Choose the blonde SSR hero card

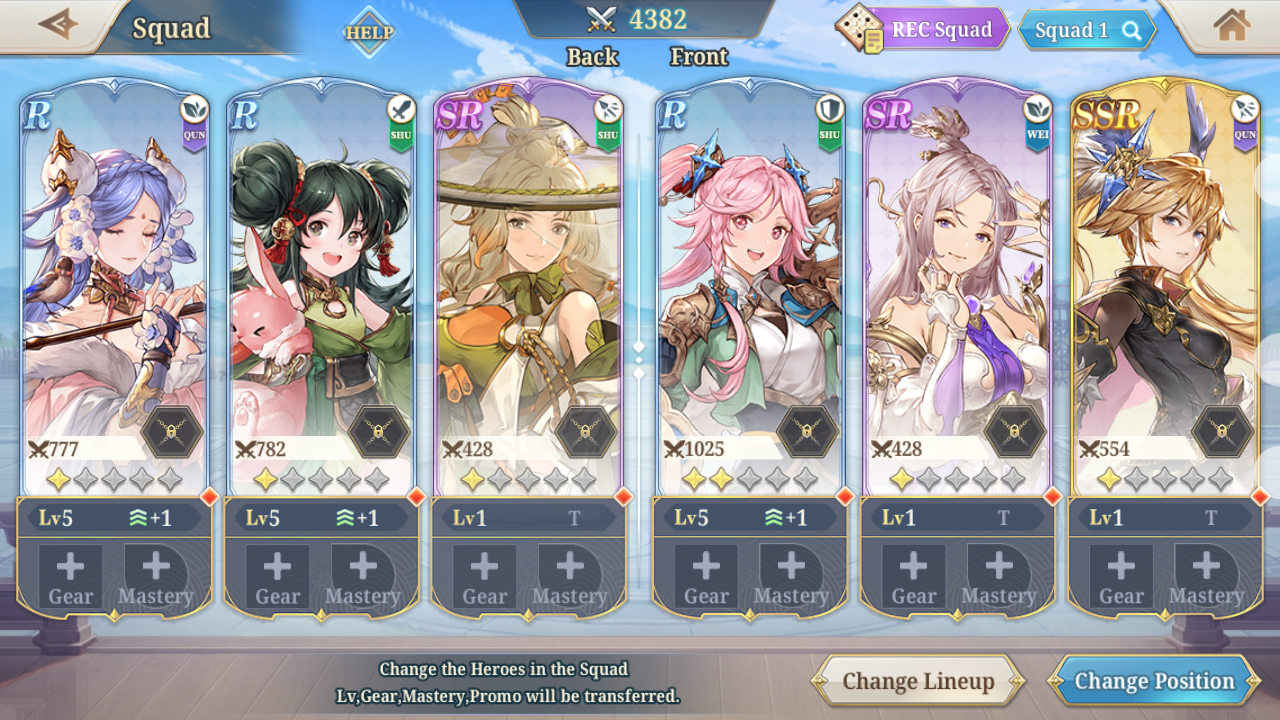[x=1164, y=280]
